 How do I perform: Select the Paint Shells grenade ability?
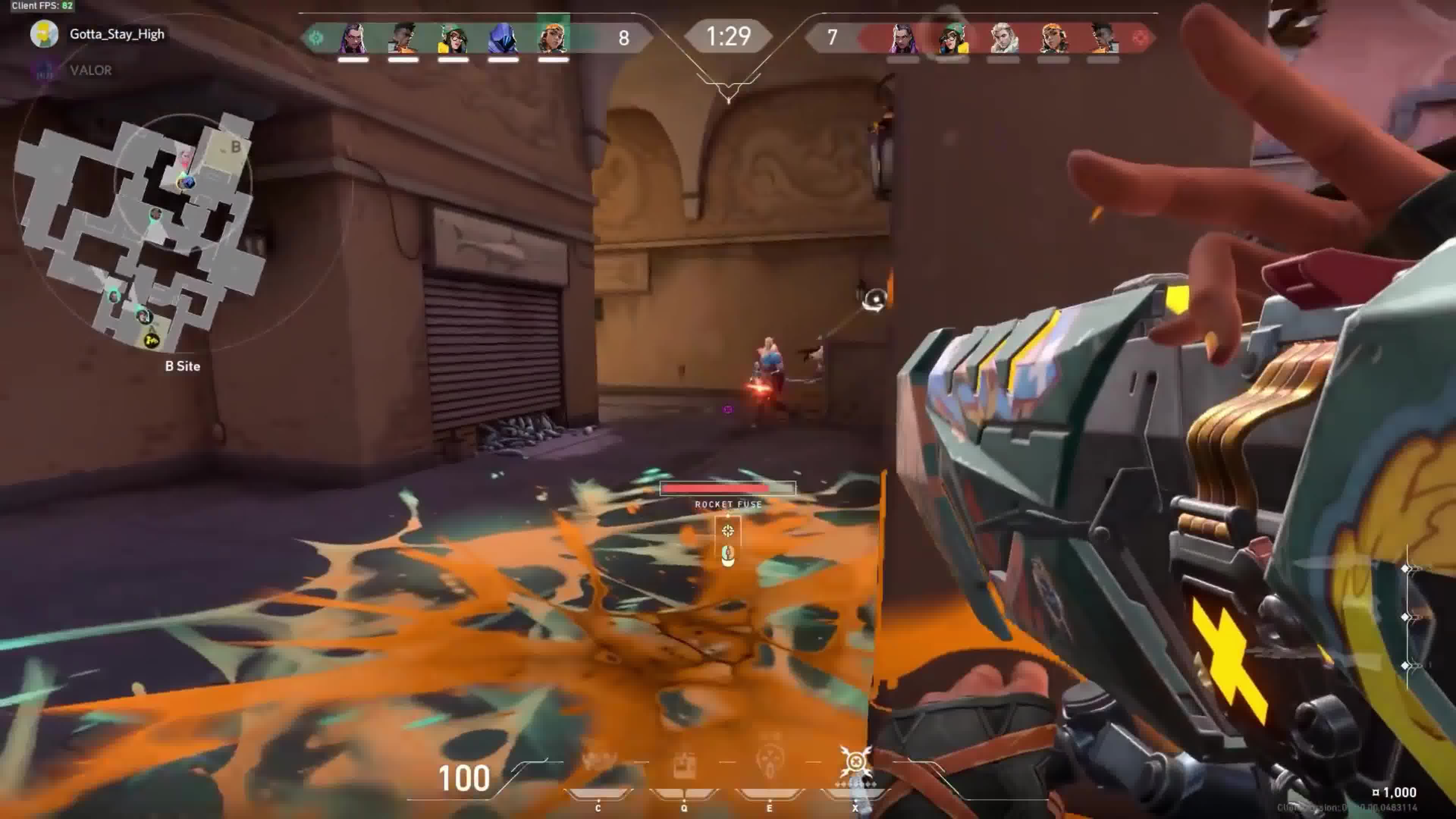point(769,764)
